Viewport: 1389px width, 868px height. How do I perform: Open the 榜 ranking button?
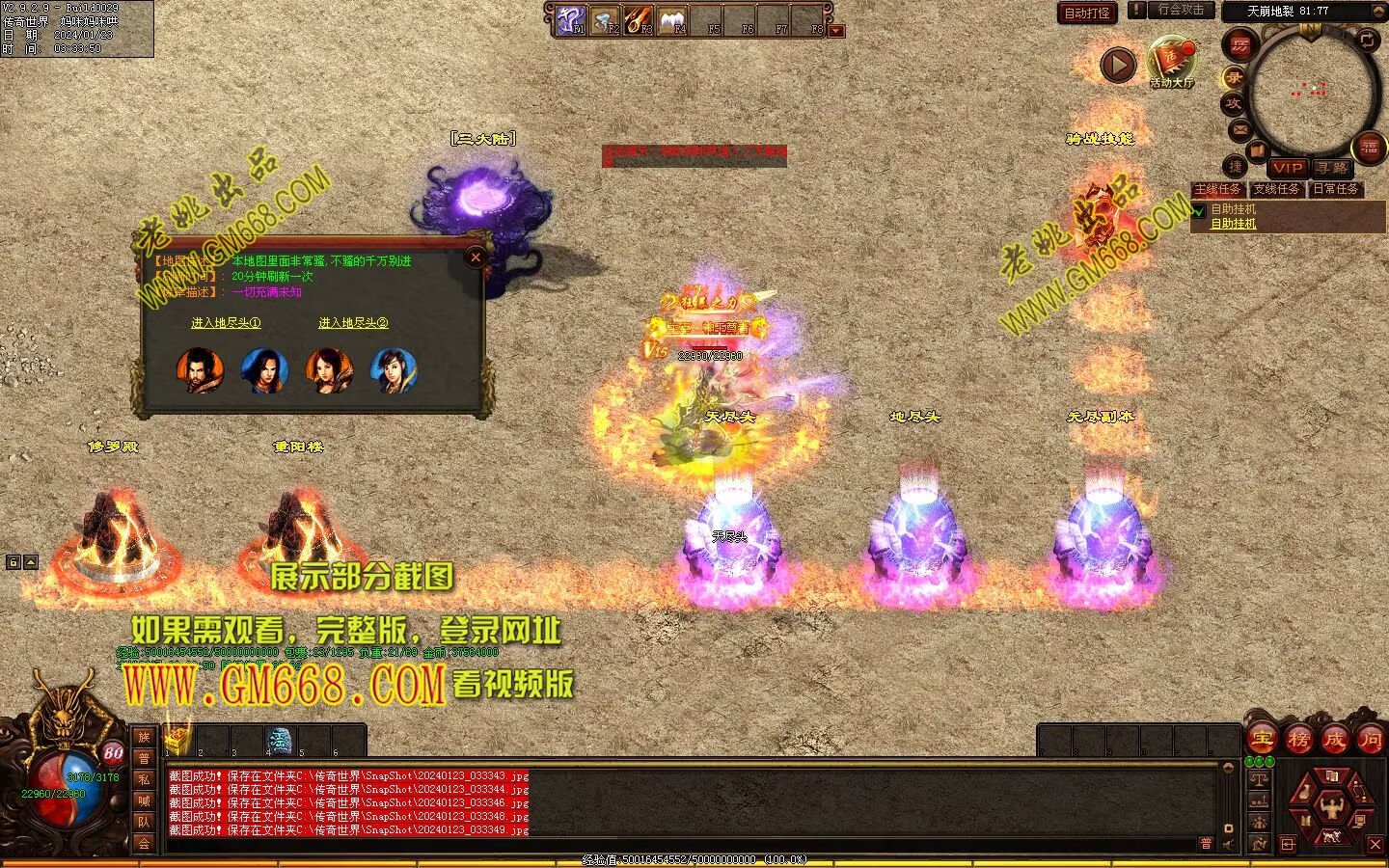pyautogui.click(x=1298, y=740)
